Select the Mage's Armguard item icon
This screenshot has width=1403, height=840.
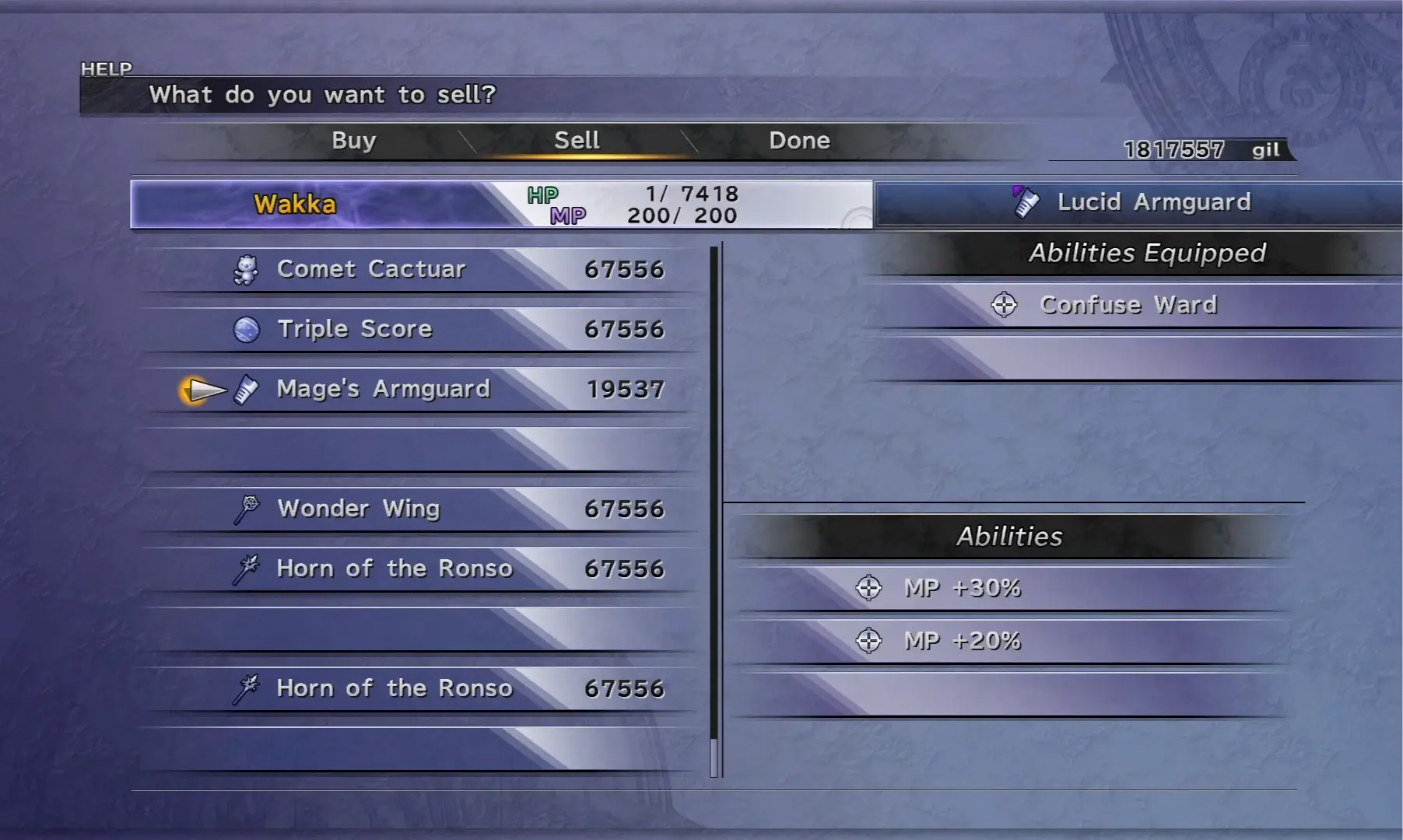pos(246,390)
